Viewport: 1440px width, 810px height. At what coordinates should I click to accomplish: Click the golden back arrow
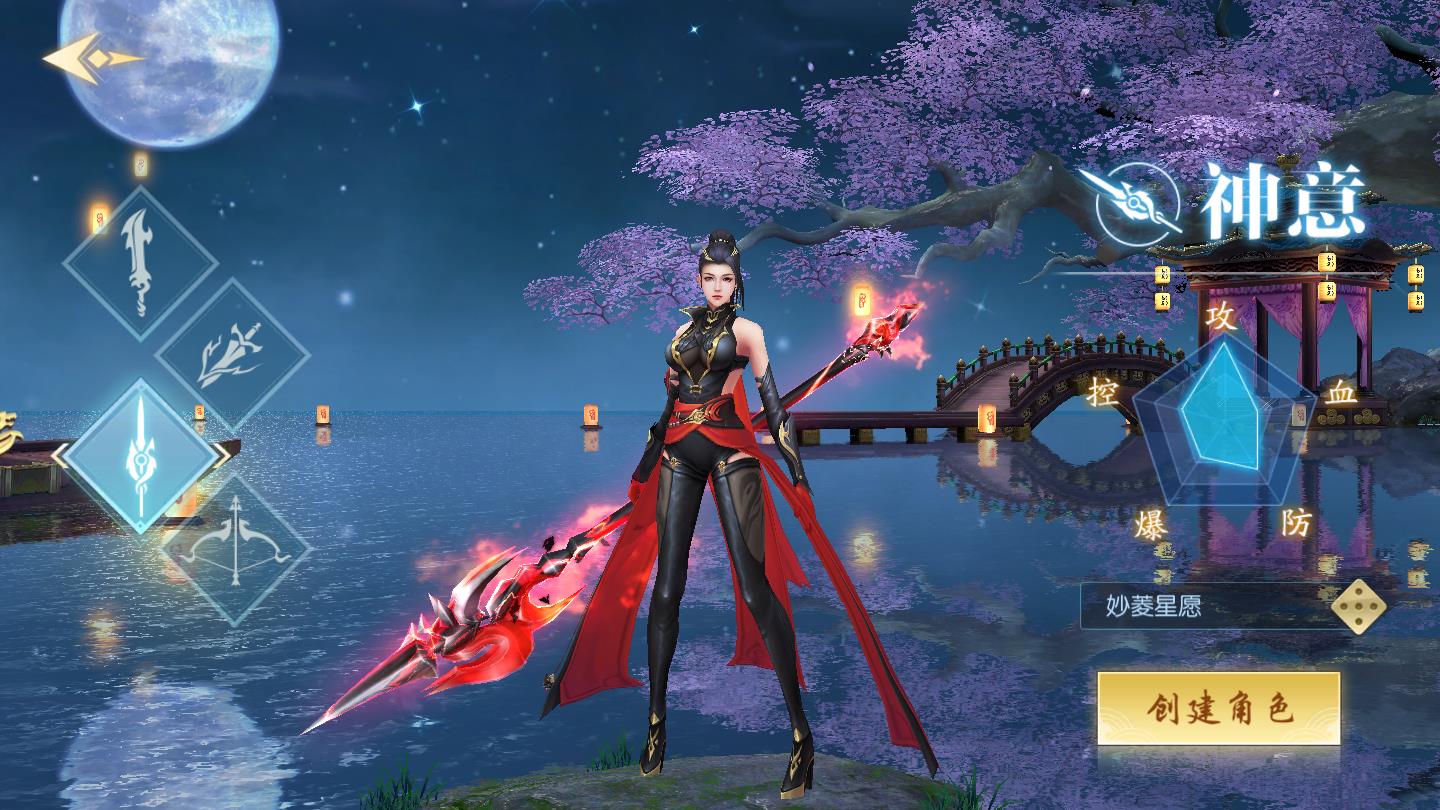tap(92, 60)
